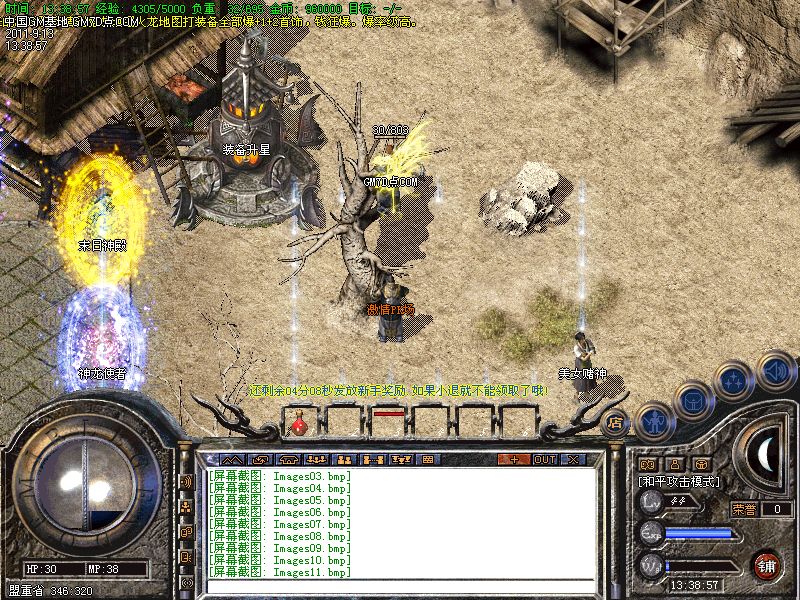Click the orange plus button above chat
The height and width of the screenshot is (600, 800).
514,460
